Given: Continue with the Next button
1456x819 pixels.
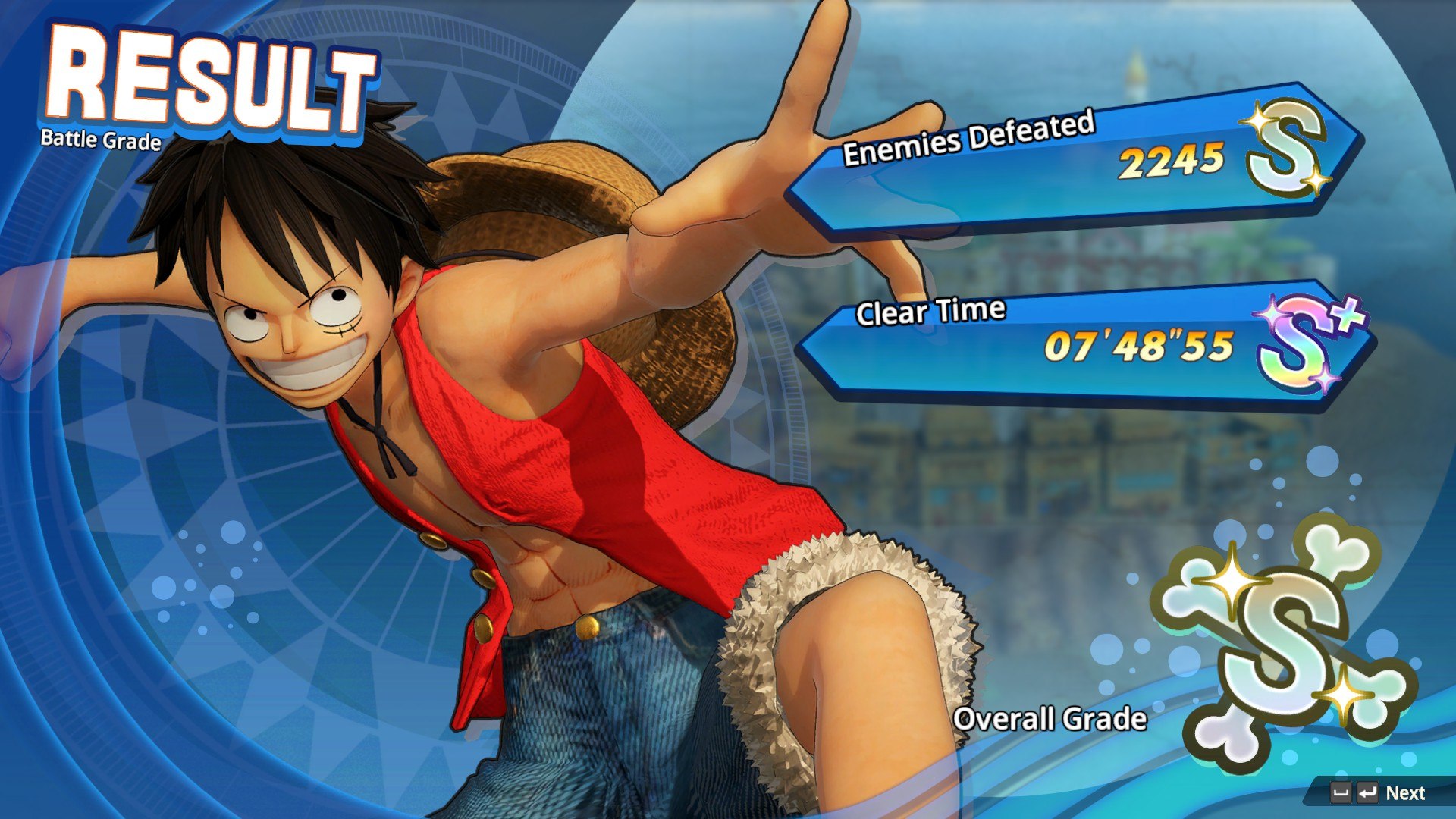Looking at the screenshot, I should click(x=1404, y=793).
